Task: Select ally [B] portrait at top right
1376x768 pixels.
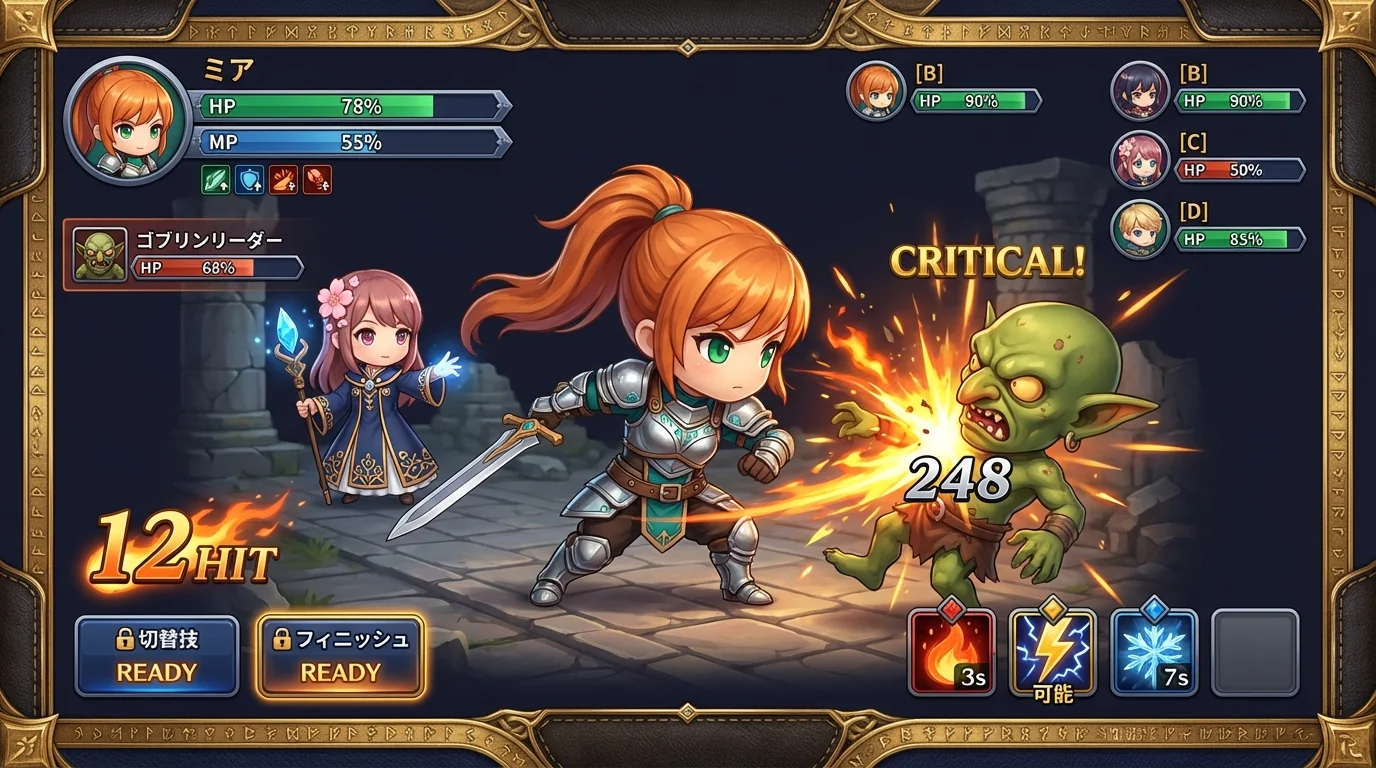Action: tap(1141, 90)
